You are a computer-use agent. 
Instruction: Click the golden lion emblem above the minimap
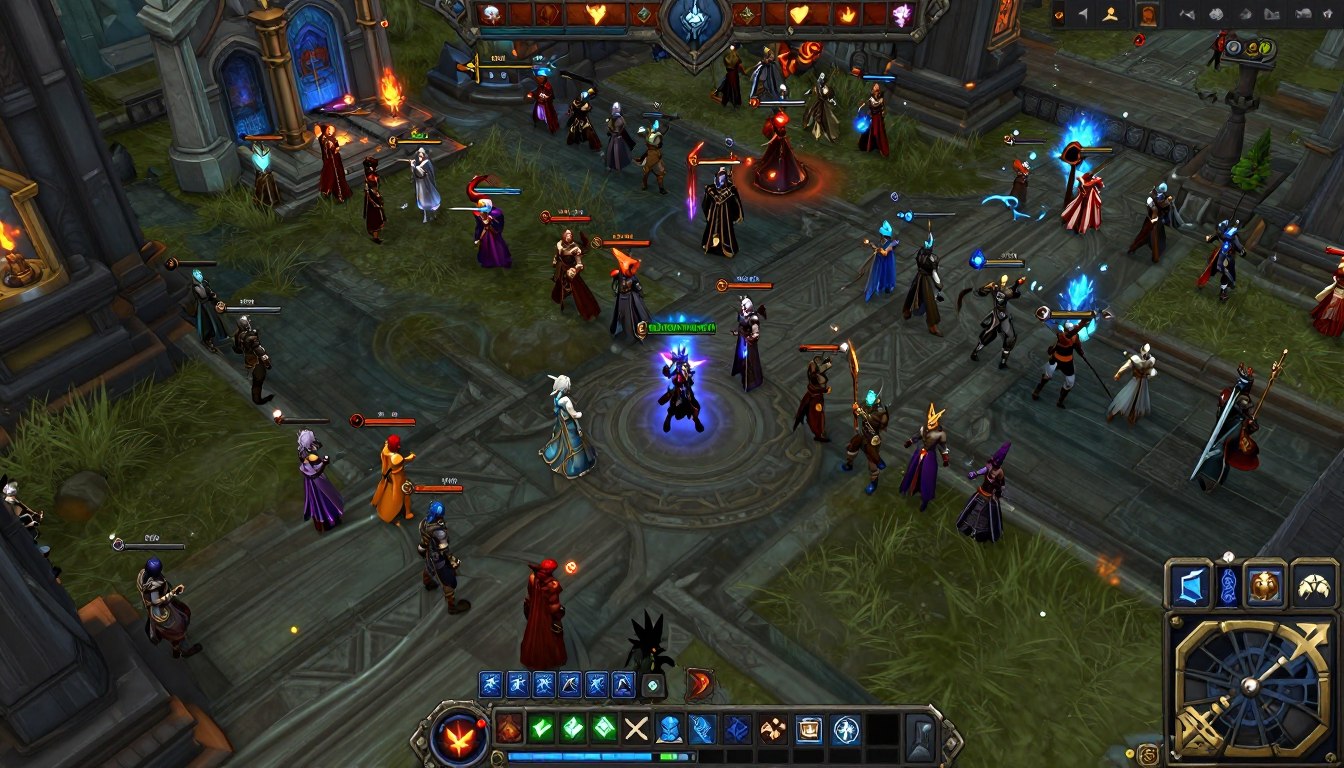[x=1265, y=584]
